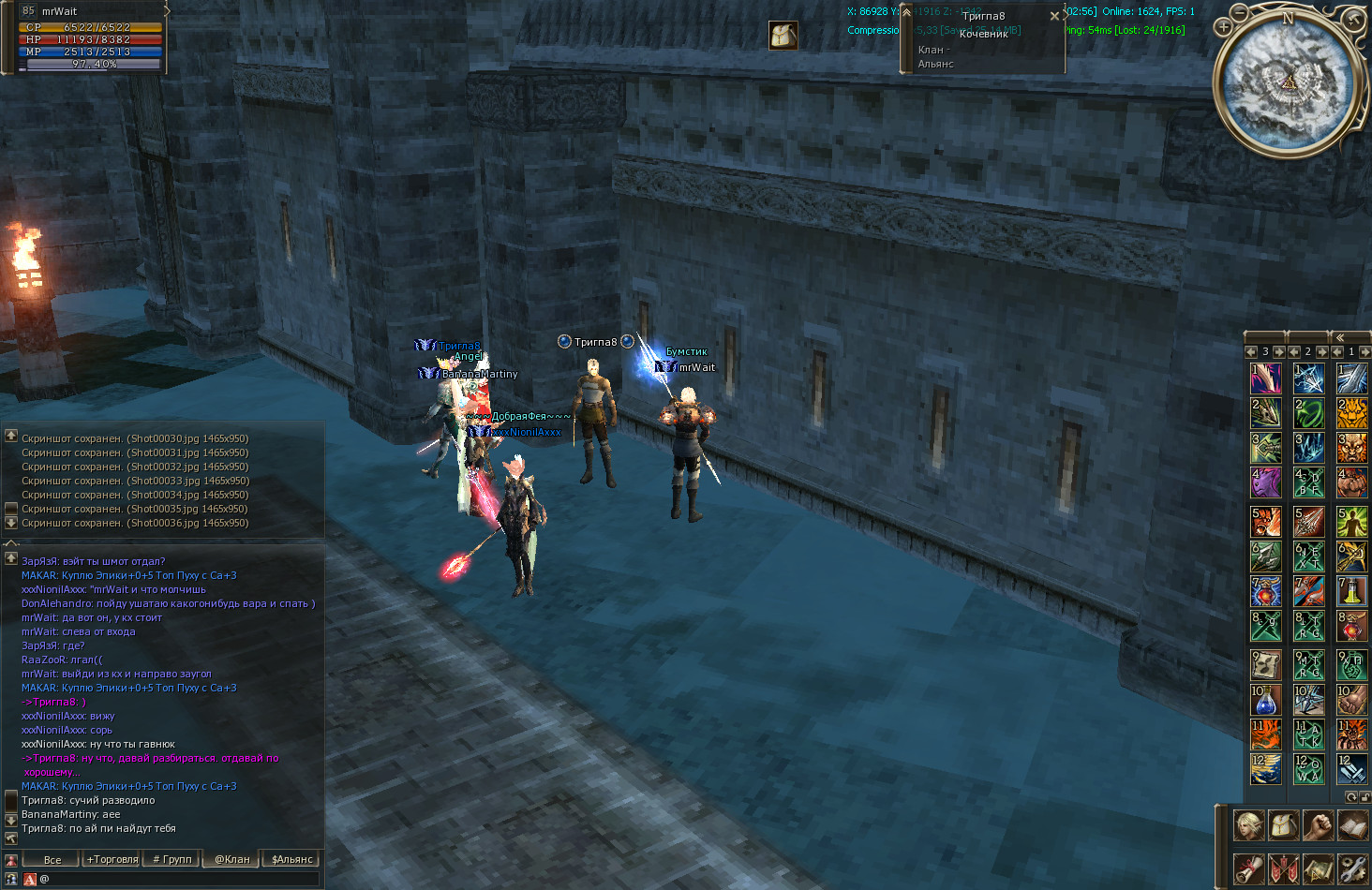Open system settings wrench and gears icon
The image size is (1372, 890).
tap(1352, 868)
